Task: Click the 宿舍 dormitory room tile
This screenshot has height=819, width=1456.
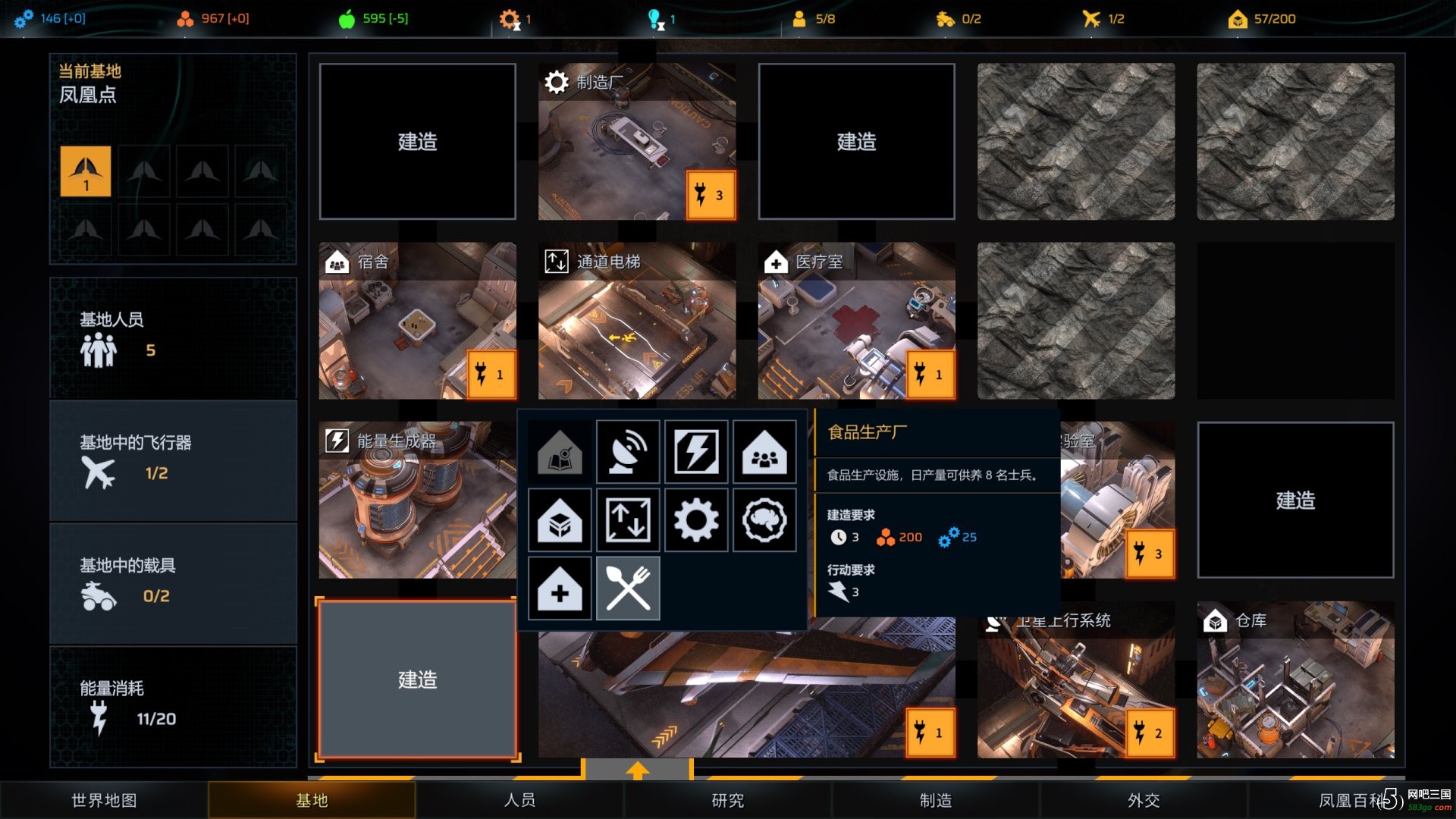Action: [417, 321]
